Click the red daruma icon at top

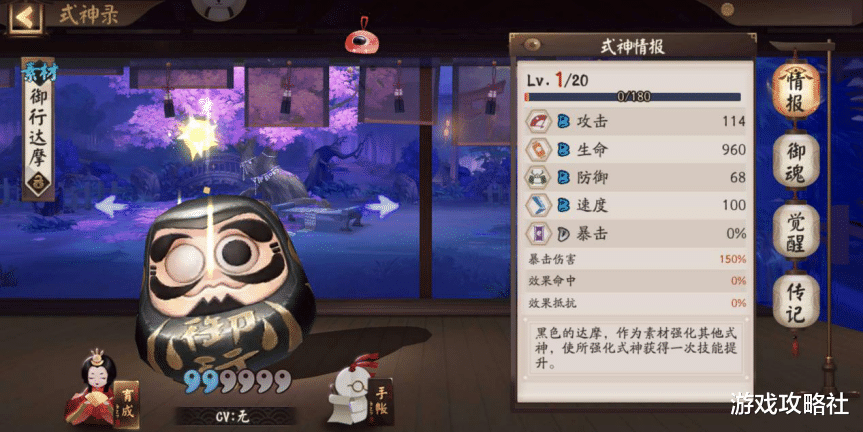click(x=358, y=42)
